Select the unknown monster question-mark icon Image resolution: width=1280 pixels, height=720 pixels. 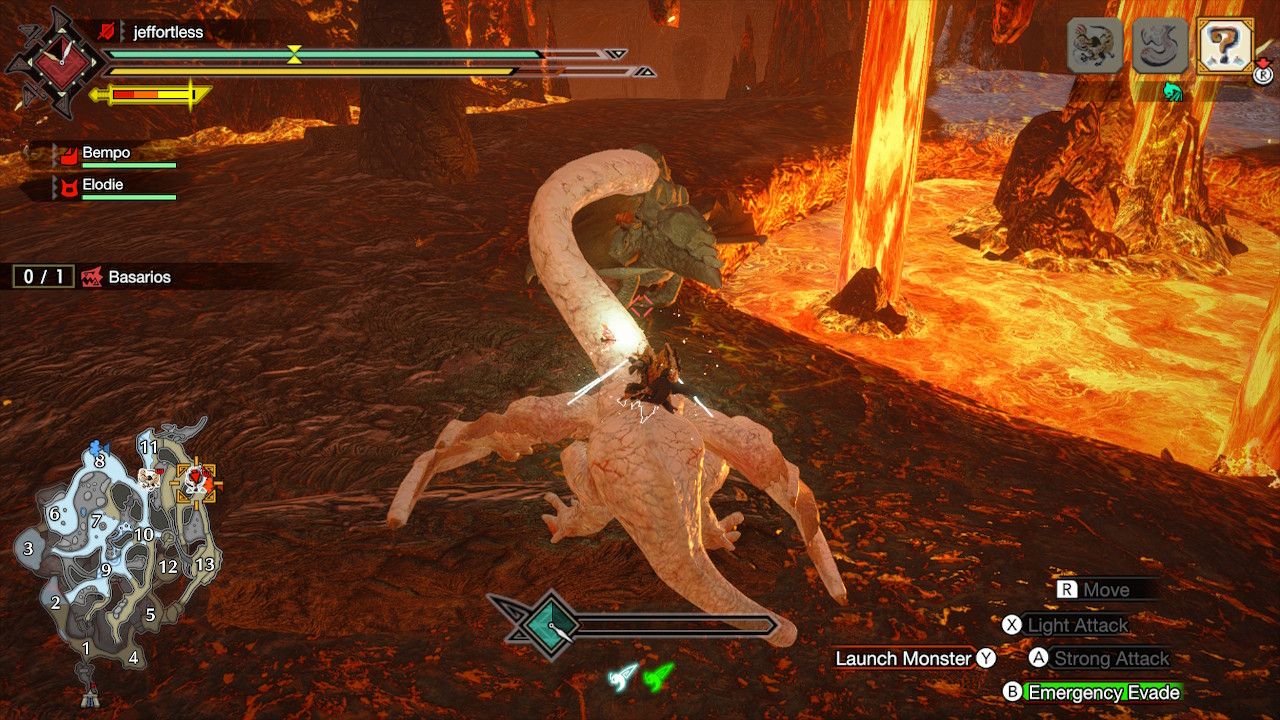(x=1224, y=46)
